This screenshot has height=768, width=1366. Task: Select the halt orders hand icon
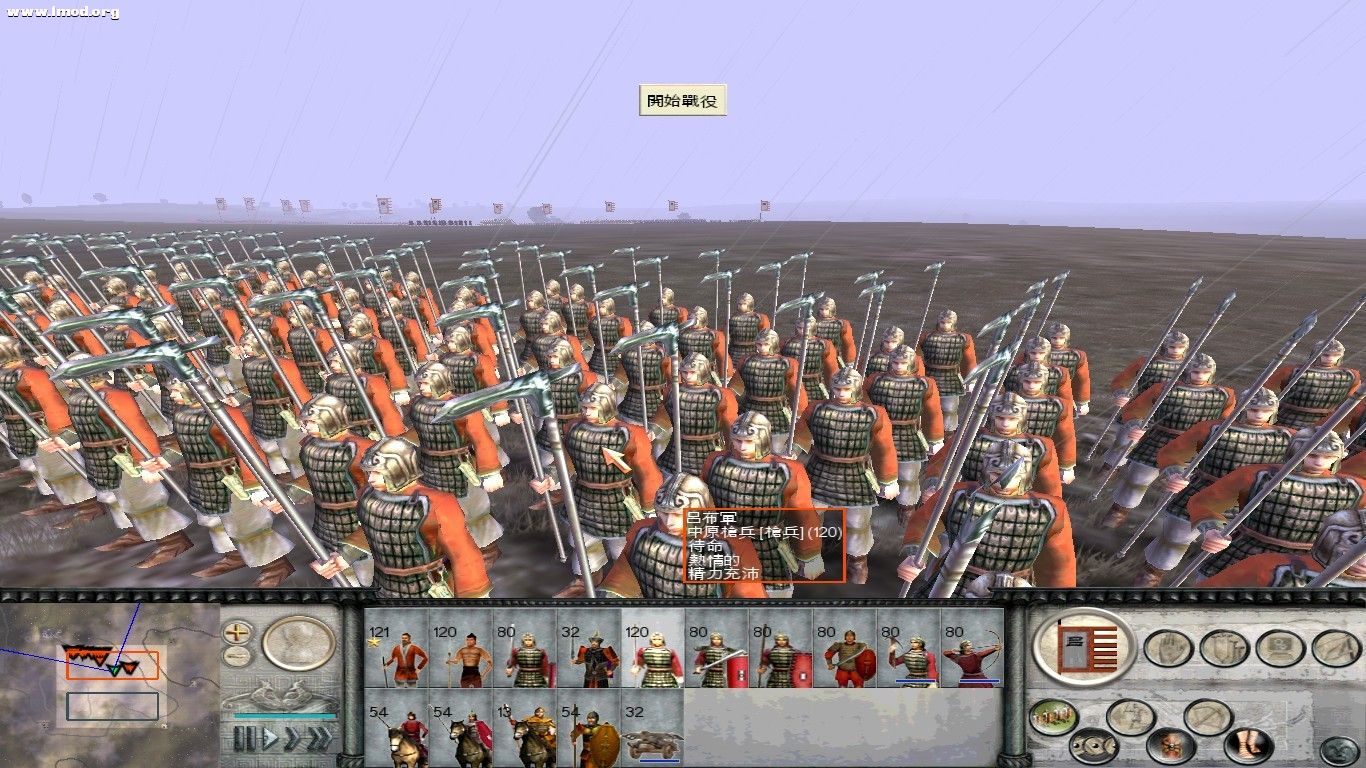click(x=1168, y=648)
